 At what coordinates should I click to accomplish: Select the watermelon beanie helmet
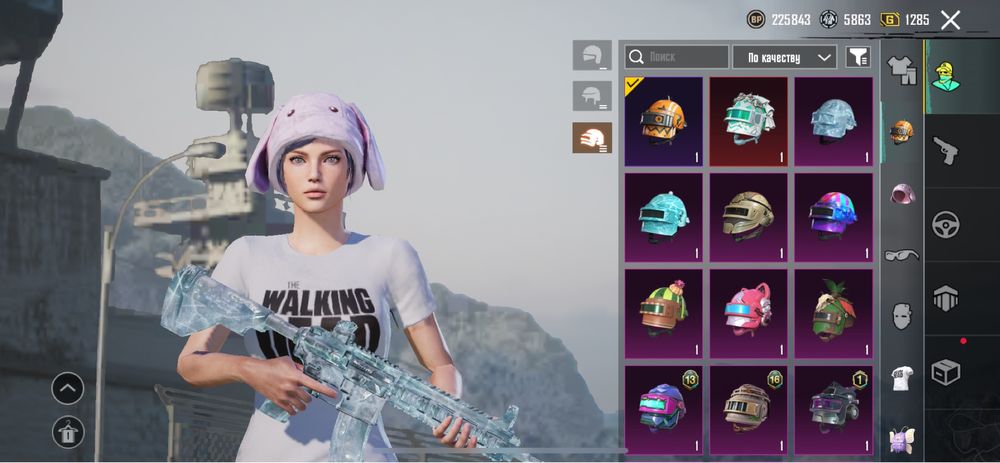(663, 312)
